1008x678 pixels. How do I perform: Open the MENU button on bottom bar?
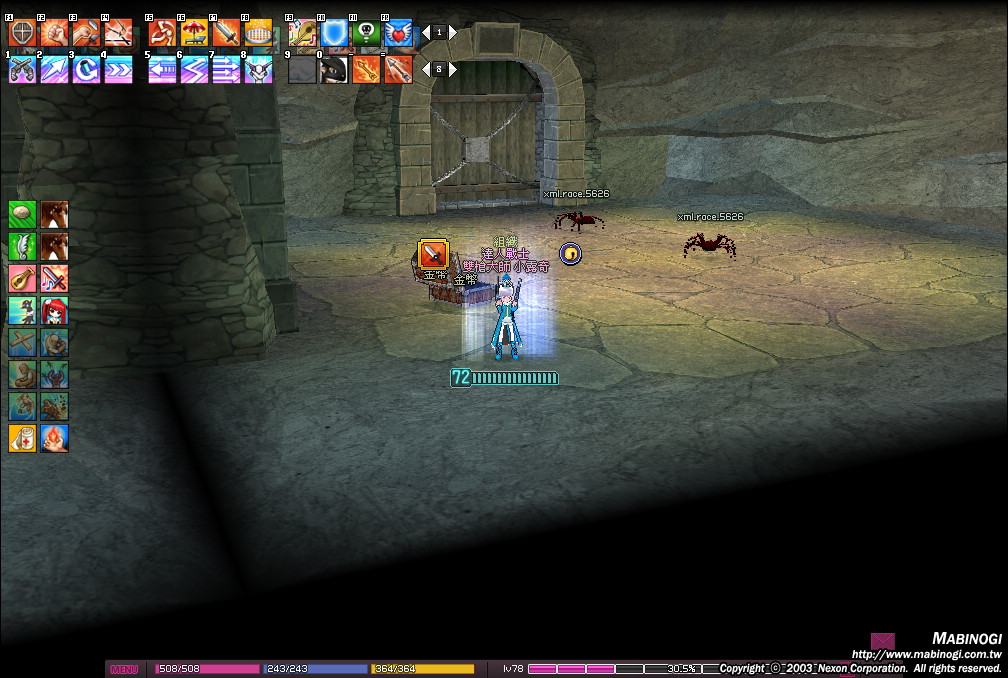pyautogui.click(x=124, y=669)
